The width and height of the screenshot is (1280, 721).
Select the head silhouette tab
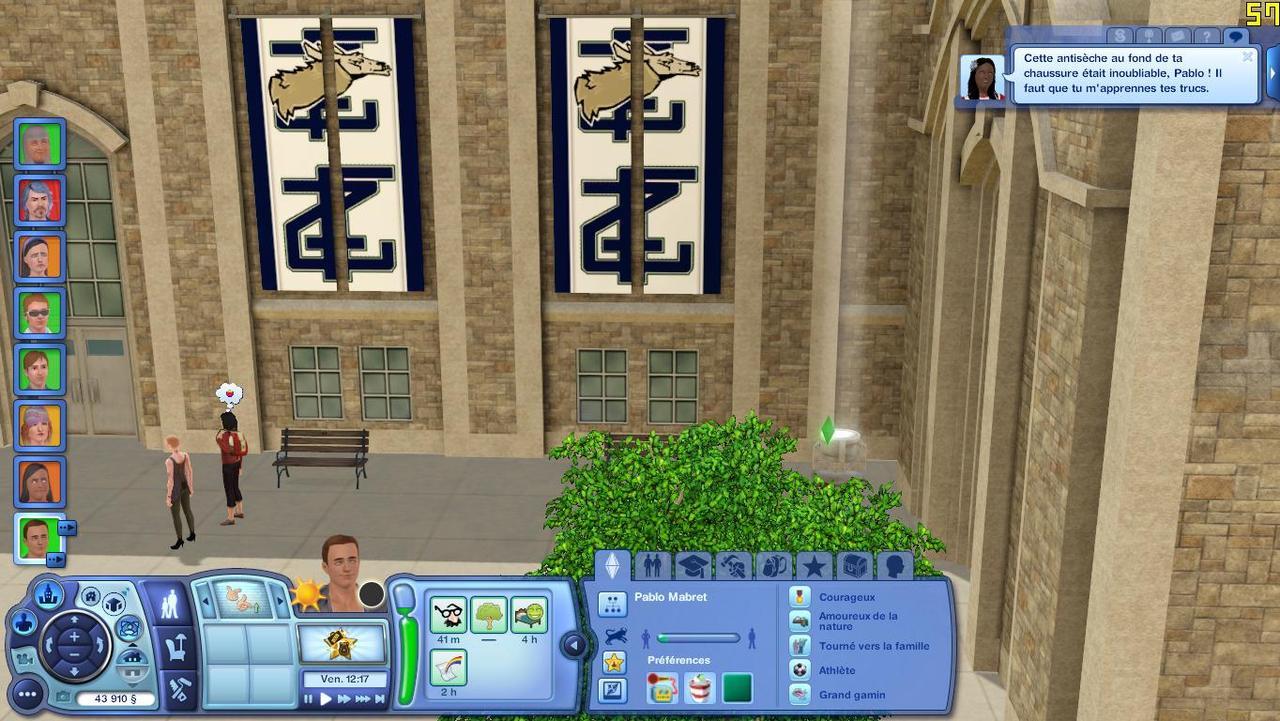click(x=894, y=566)
